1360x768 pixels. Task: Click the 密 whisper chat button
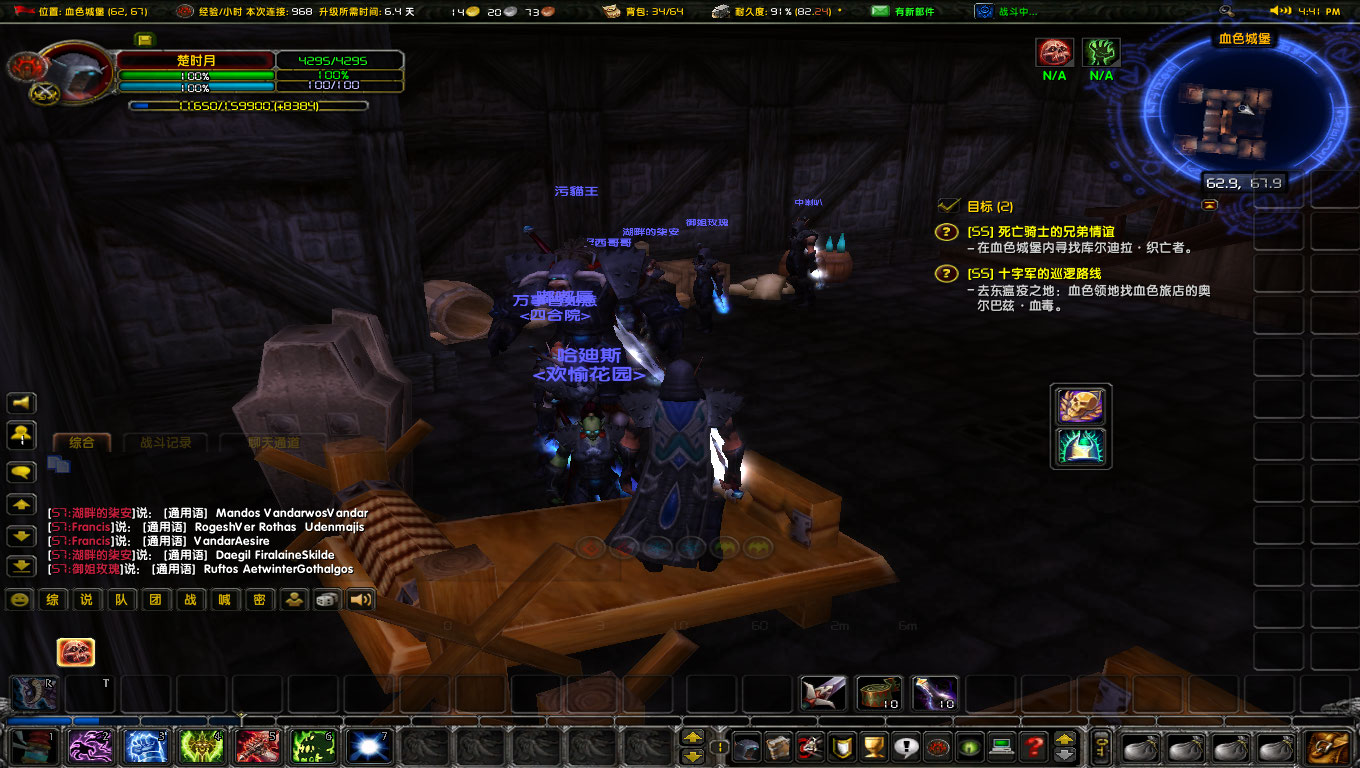(x=259, y=599)
